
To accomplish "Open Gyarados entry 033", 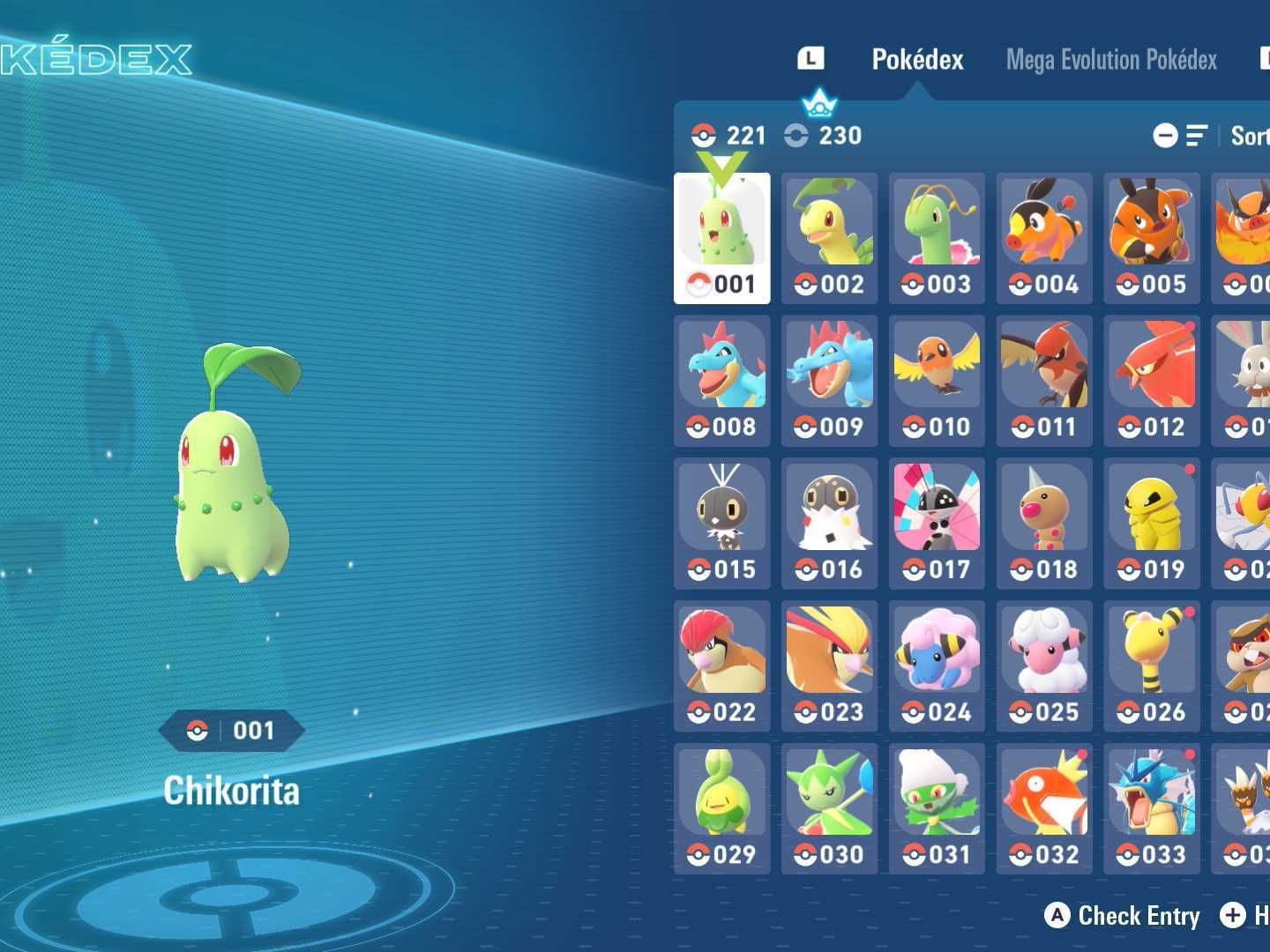I will tap(1152, 809).
